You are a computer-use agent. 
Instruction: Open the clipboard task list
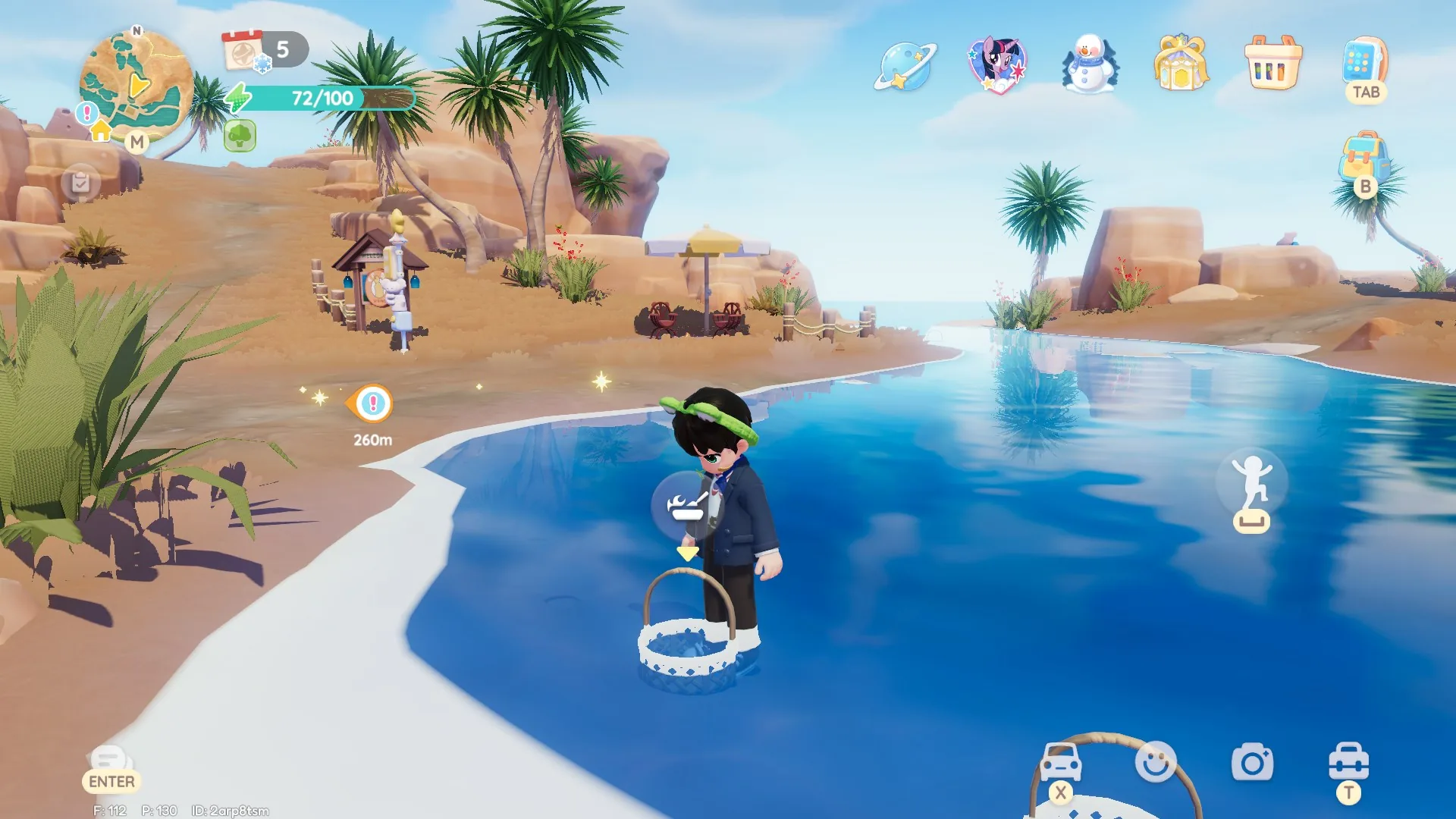coord(80,183)
